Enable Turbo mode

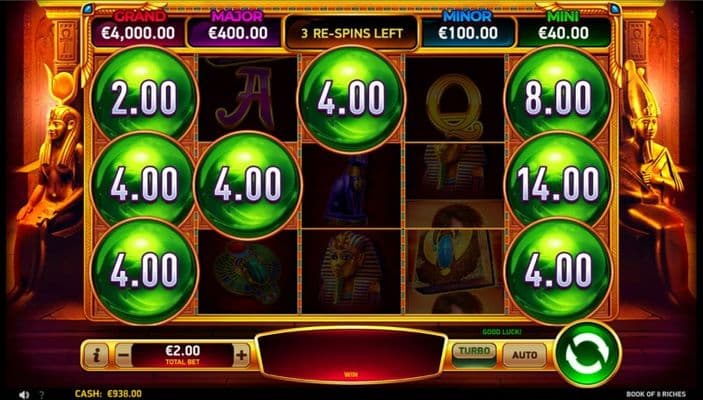tap(473, 353)
